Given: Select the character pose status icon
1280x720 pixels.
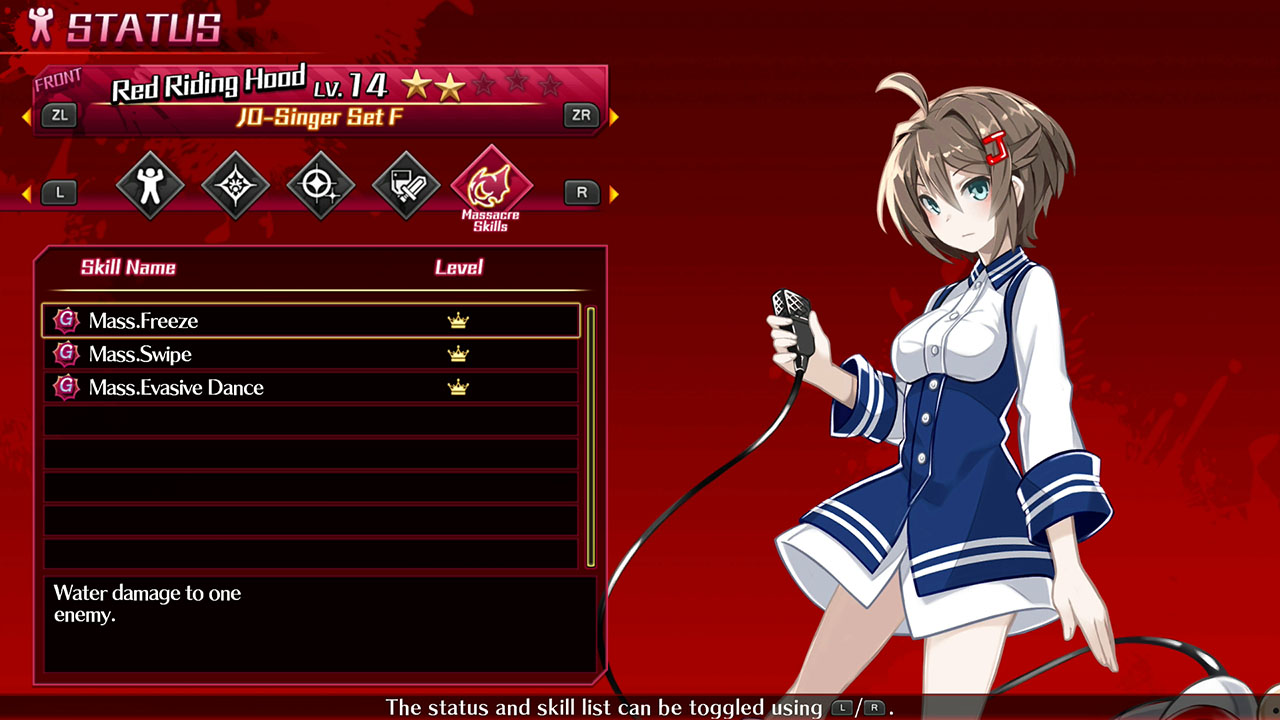Looking at the screenshot, I should 150,185.
